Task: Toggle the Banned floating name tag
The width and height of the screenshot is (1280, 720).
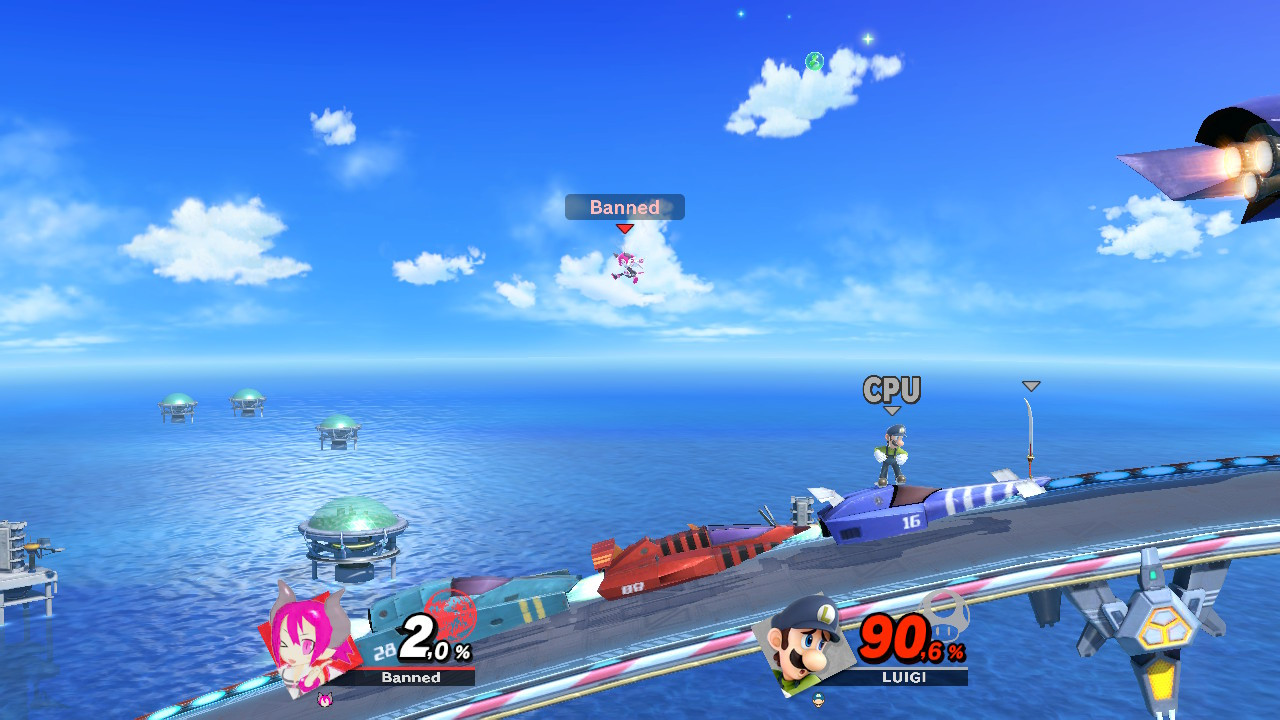Action: (623, 207)
